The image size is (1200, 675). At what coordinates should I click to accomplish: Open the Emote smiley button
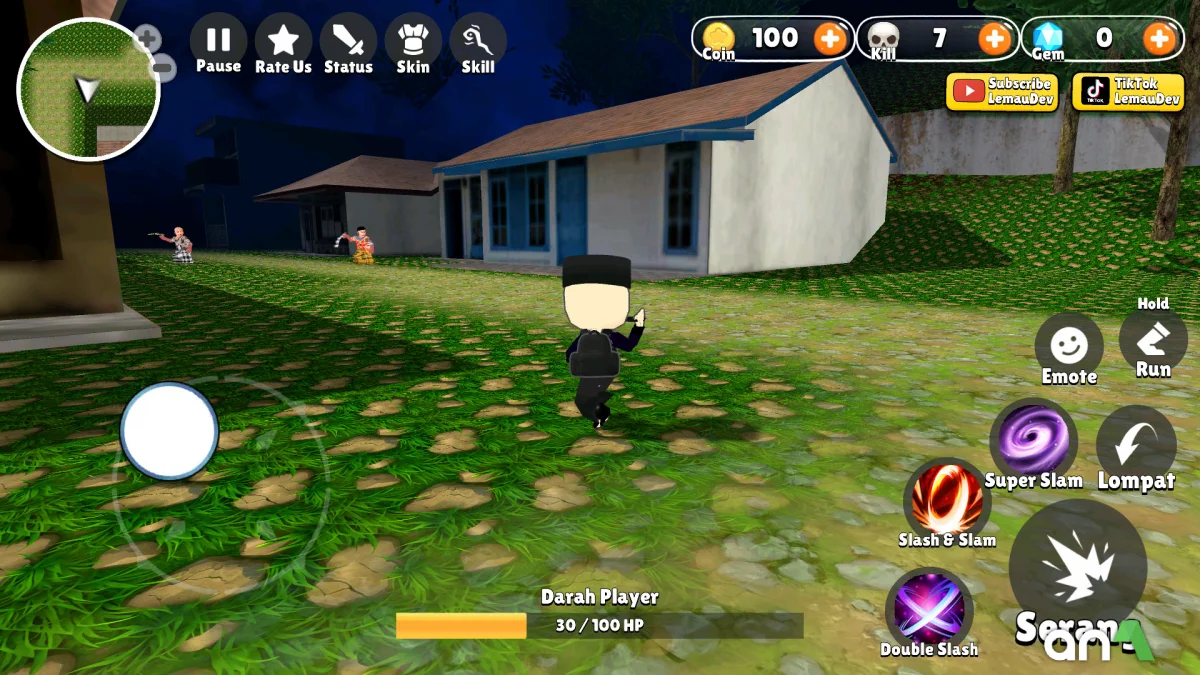(x=1069, y=346)
